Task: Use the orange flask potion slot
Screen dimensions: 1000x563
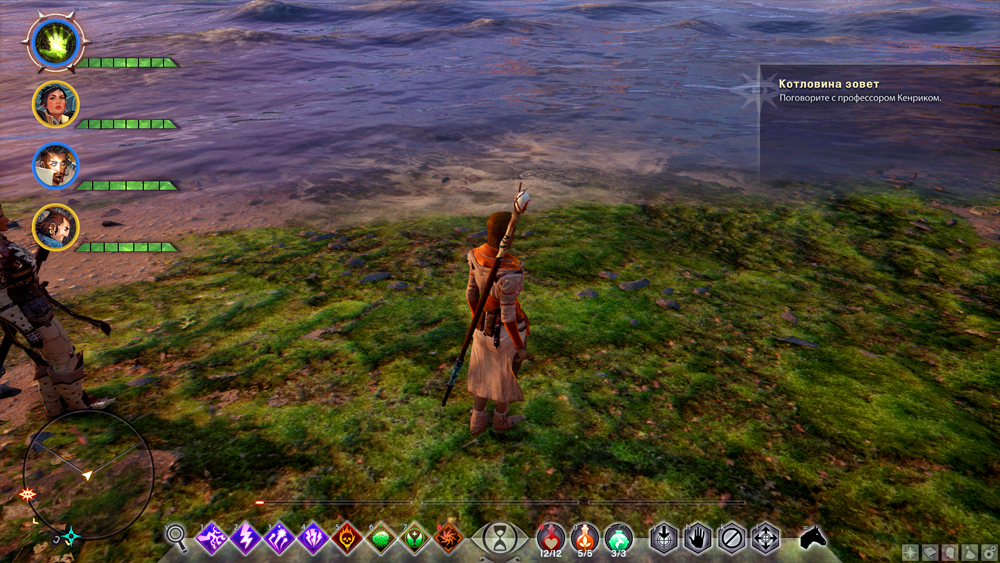Action: click(x=585, y=538)
